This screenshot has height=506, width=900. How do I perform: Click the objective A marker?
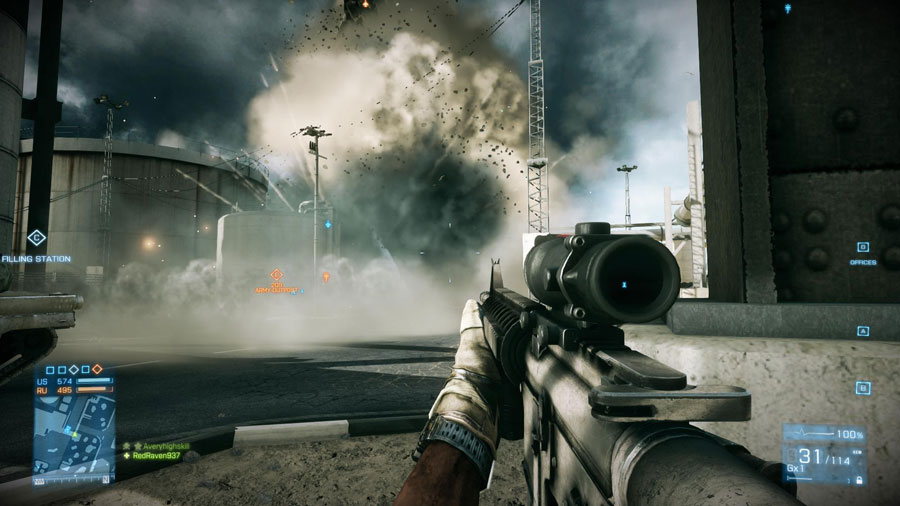[863, 331]
